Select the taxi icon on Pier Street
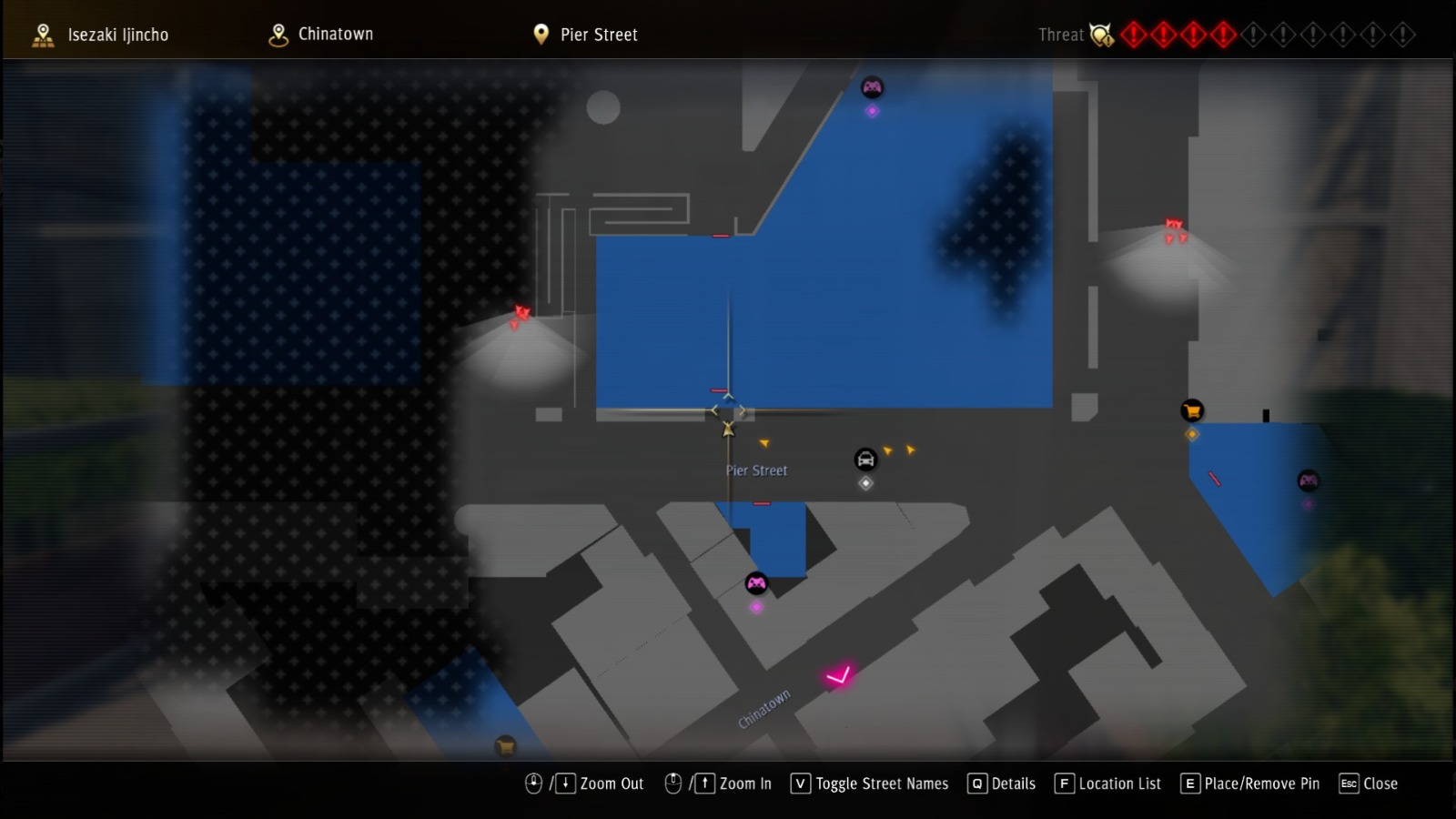This screenshot has height=819, width=1456. click(865, 460)
